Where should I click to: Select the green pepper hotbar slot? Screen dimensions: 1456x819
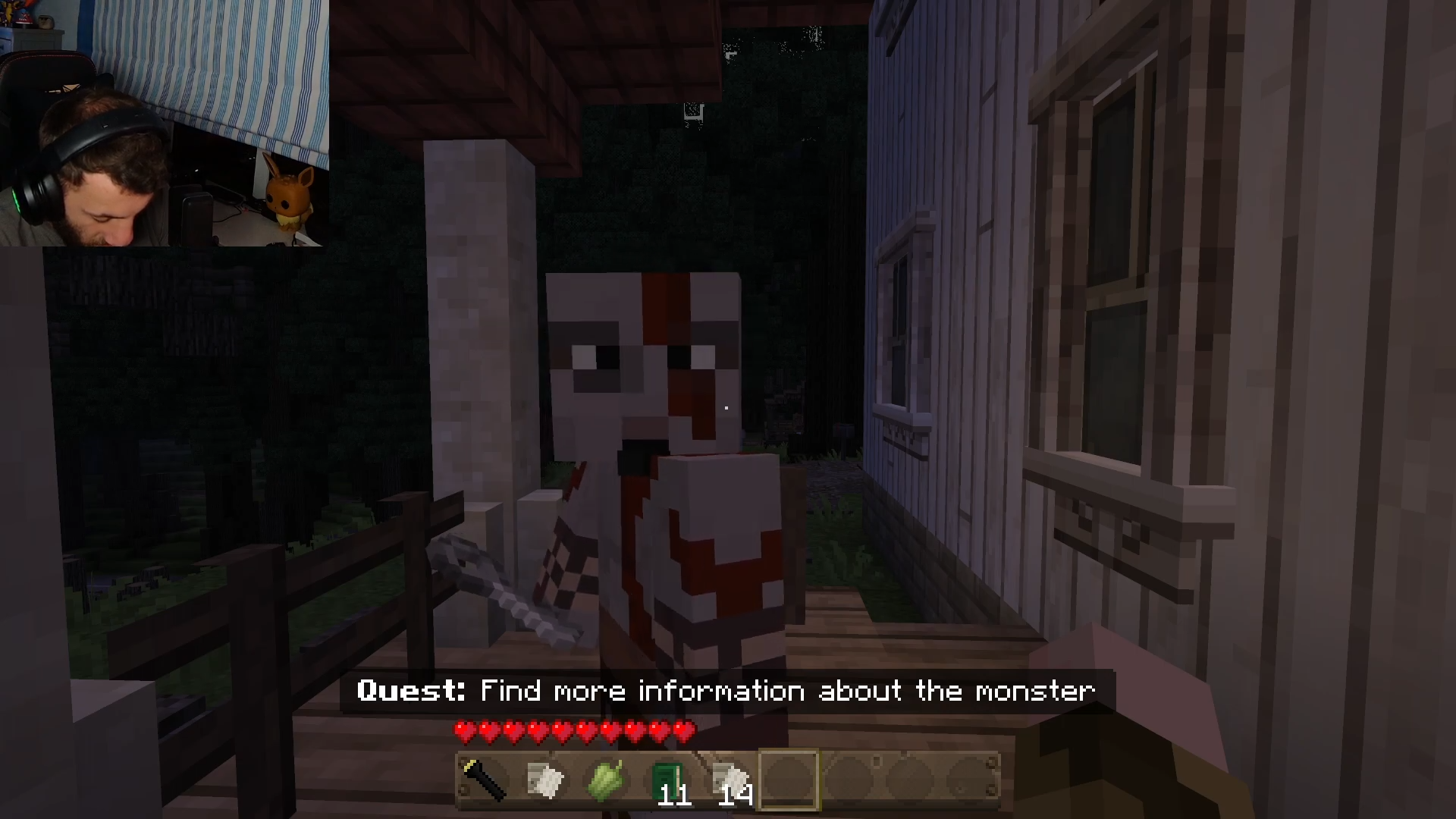point(607,780)
